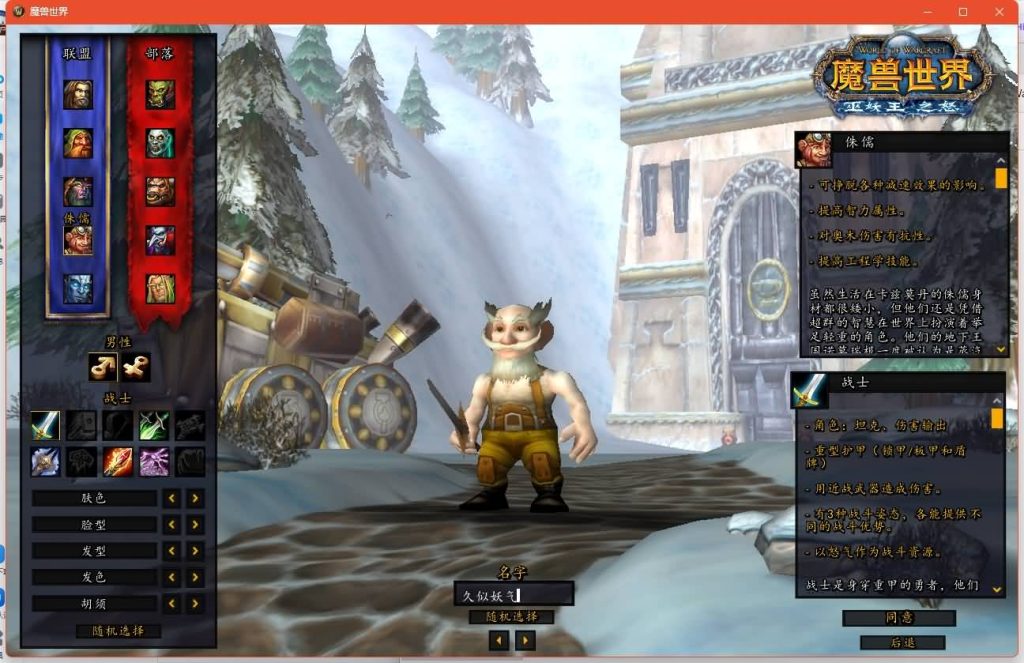Viewport: 1024px width, 663px height.
Task: Click previous arrow for 发型 hair style
Action: tap(172, 551)
